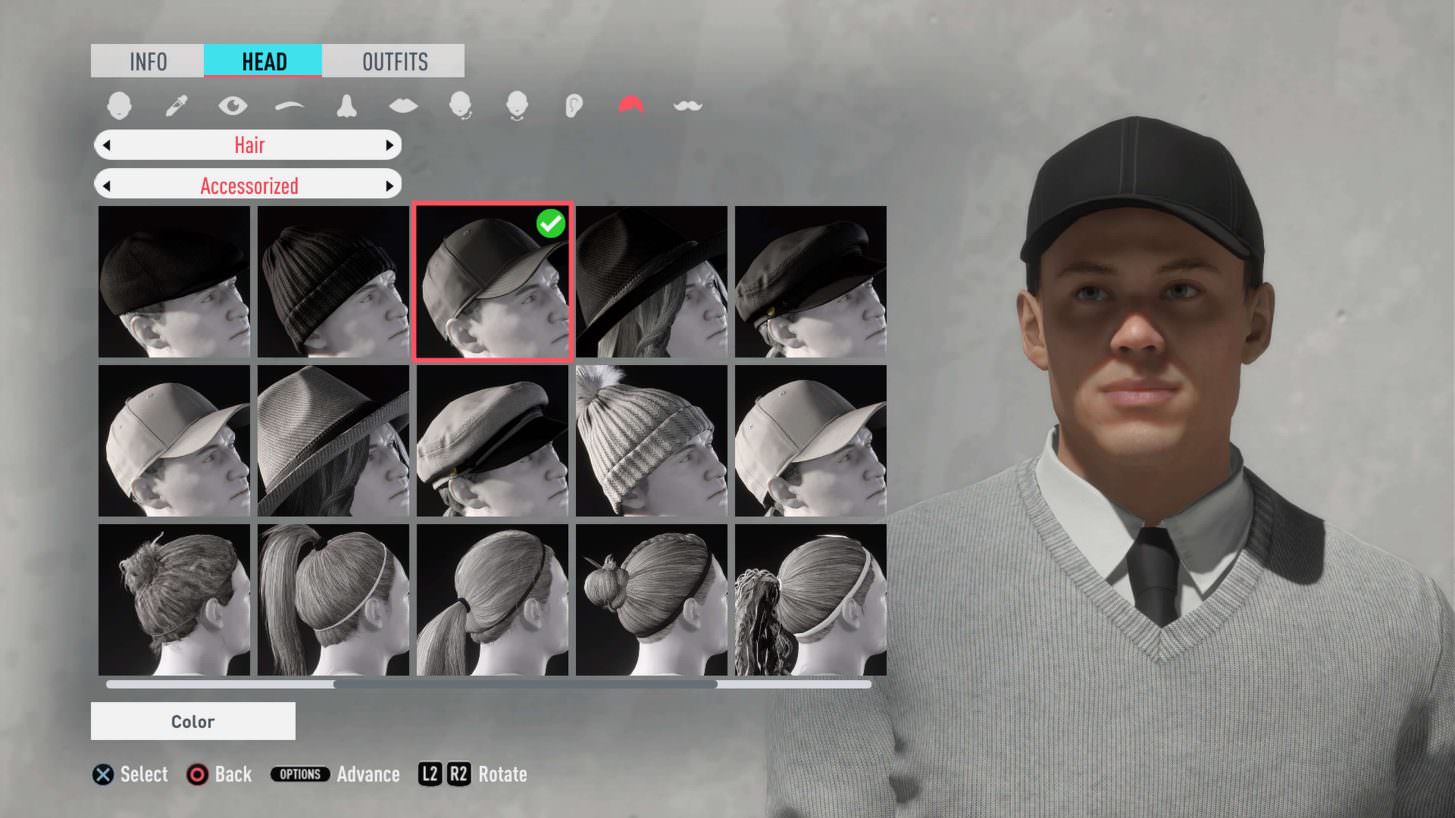Screen dimensions: 1455x818
Task: Select the eyebrow editing icon
Action: pyautogui.click(x=290, y=103)
